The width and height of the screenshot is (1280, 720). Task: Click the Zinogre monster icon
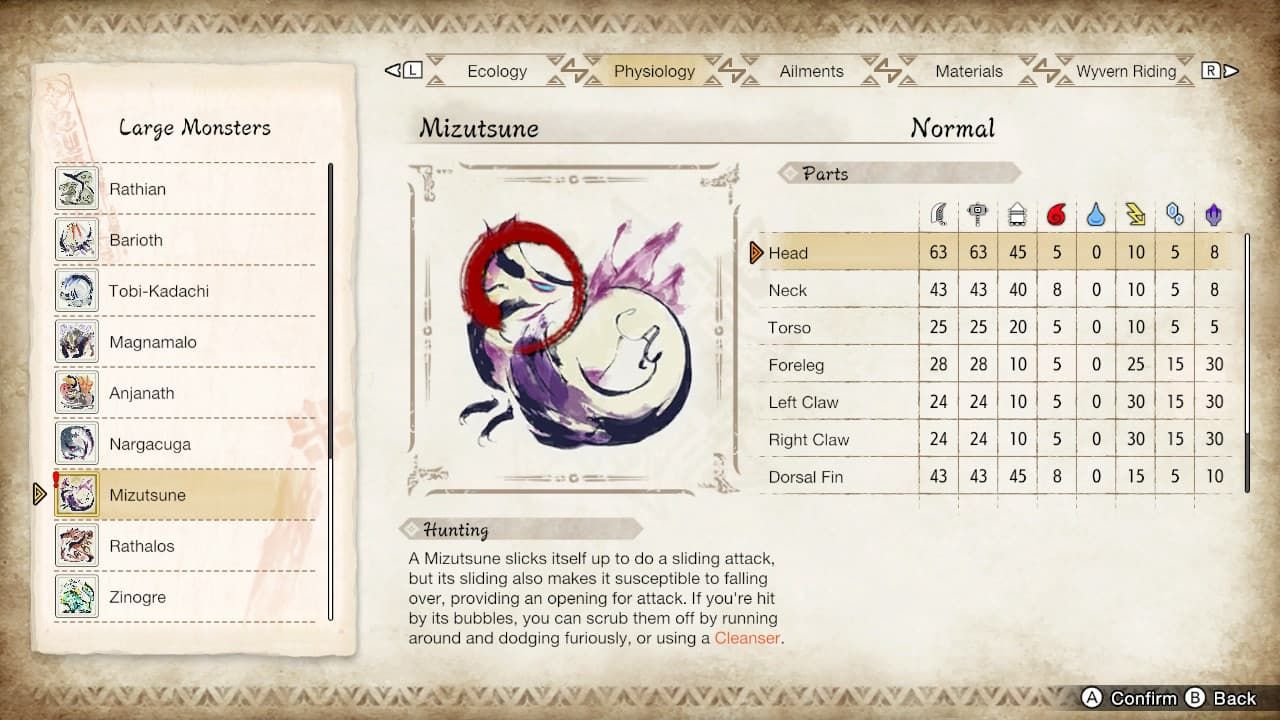(79, 596)
